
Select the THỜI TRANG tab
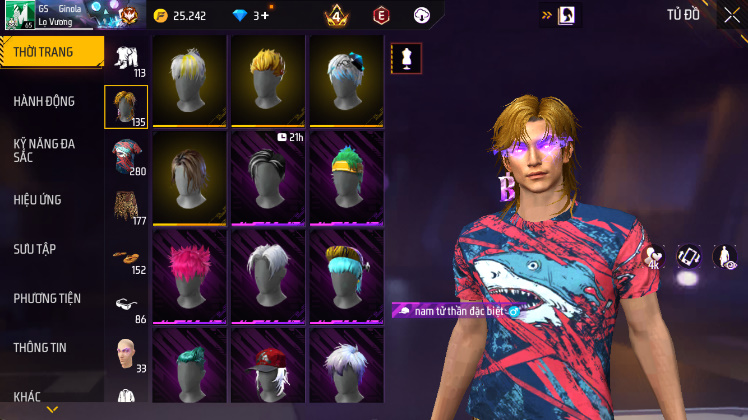pos(50,52)
